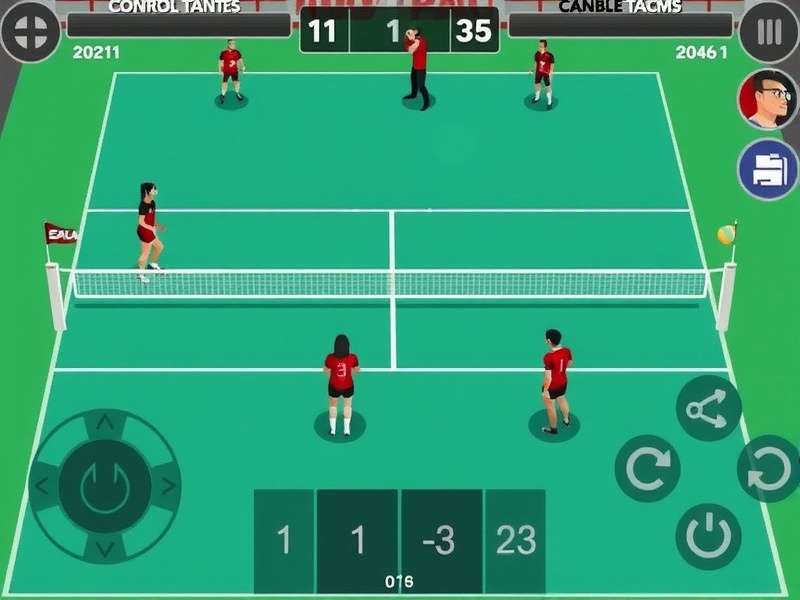Push the joystick's down arrow
Viewport: 800px width, 600px height.
(x=104, y=549)
